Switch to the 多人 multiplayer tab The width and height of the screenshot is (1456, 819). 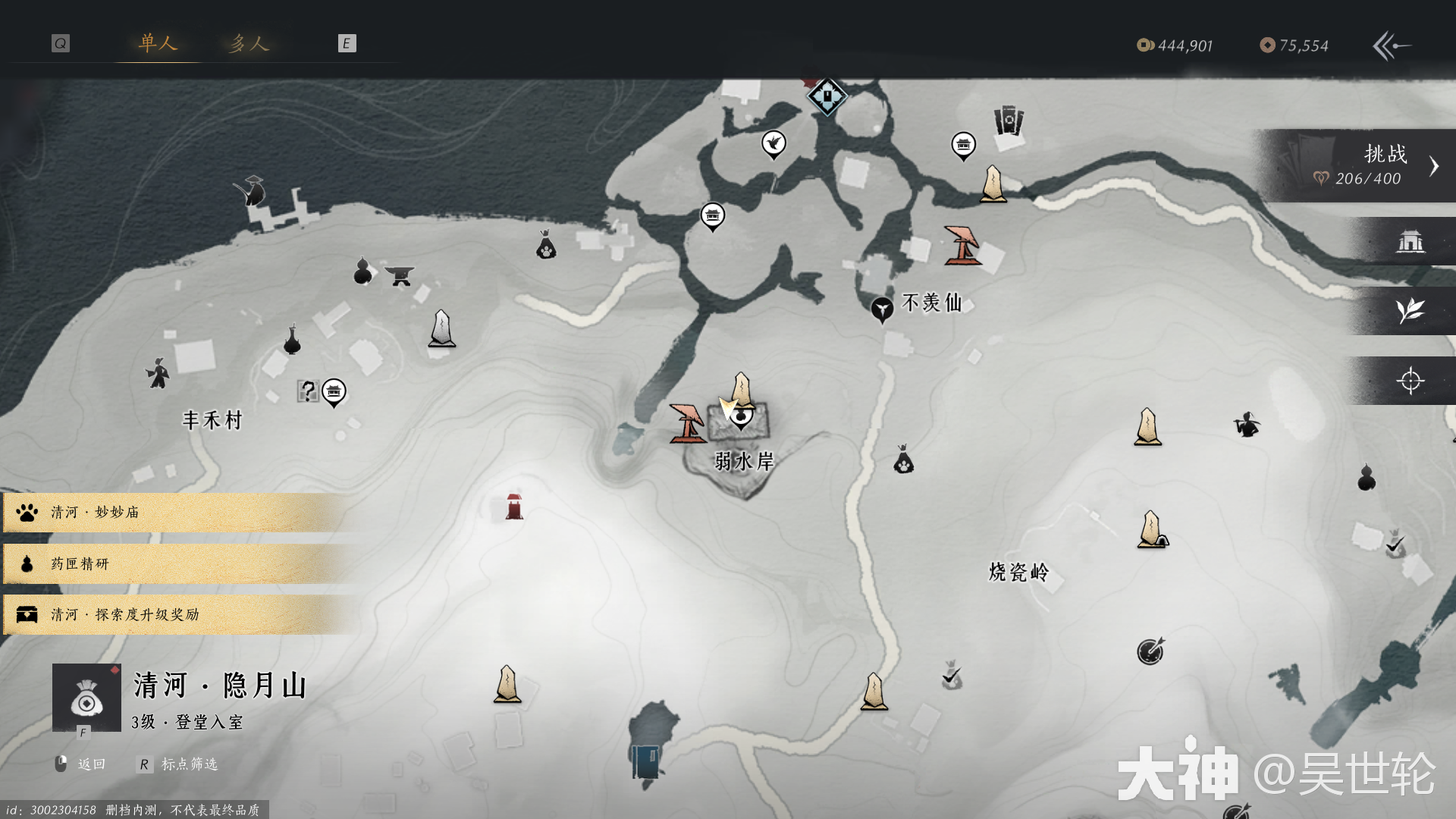249,44
